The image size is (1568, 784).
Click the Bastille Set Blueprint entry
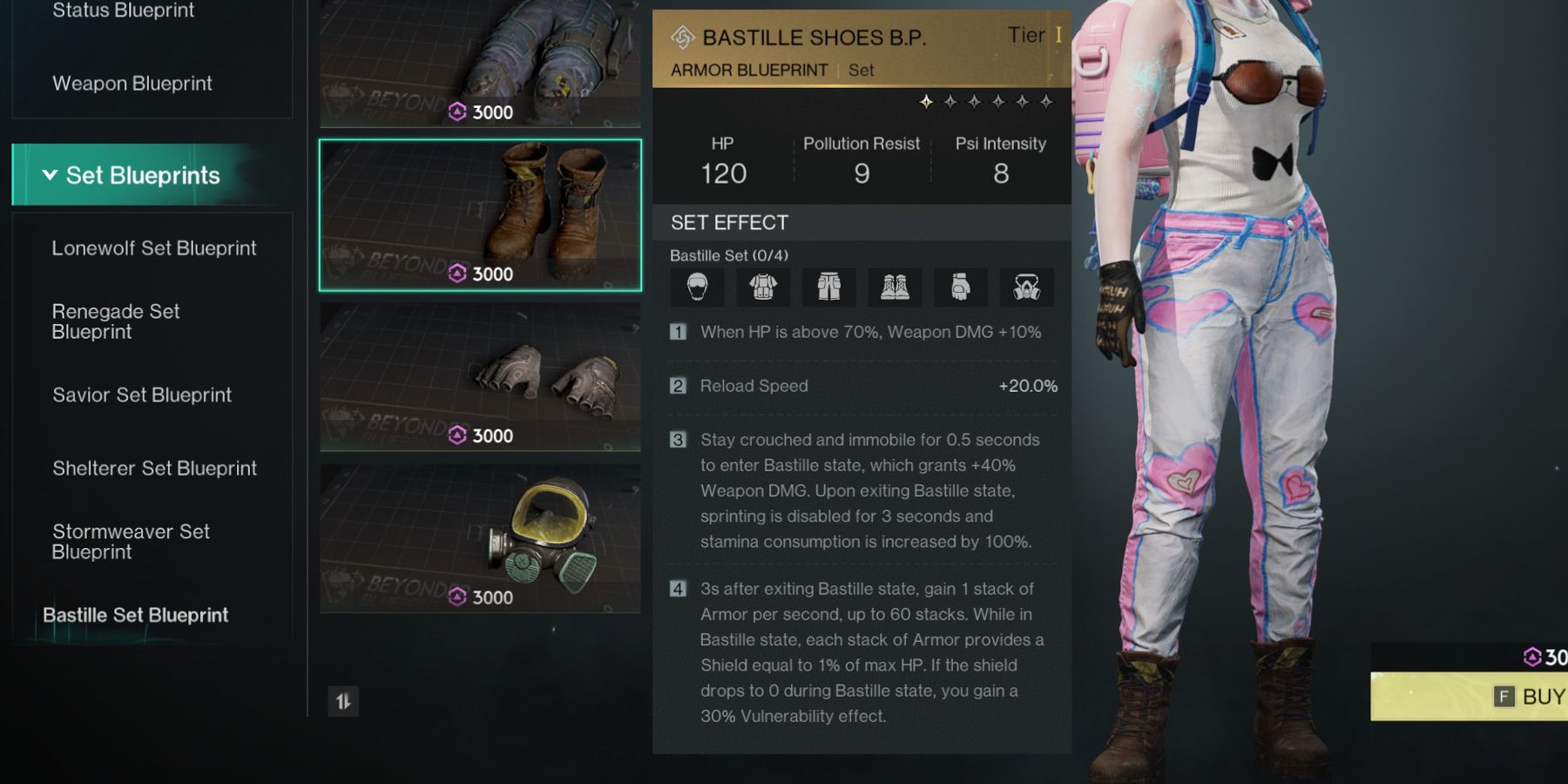point(136,615)
